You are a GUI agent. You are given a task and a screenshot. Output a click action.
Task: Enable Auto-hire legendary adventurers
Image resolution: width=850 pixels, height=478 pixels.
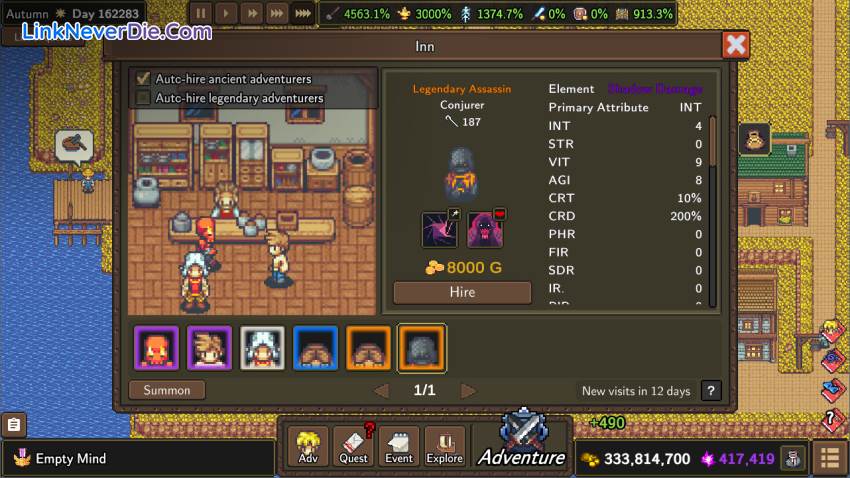click(x=143, y=98)
